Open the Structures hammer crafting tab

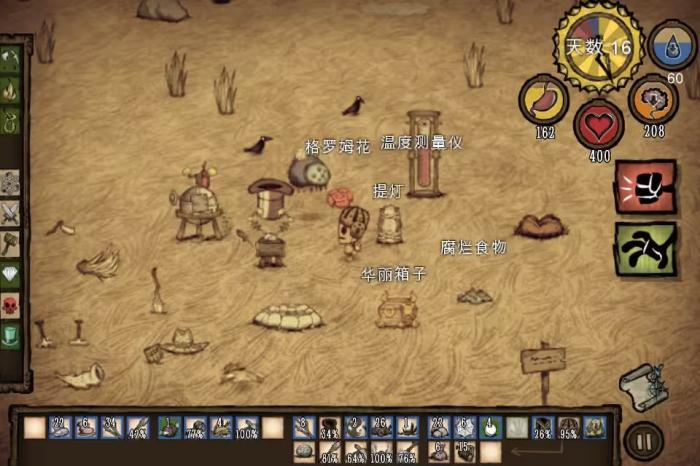pyautogui.click(x=11, y=243)
